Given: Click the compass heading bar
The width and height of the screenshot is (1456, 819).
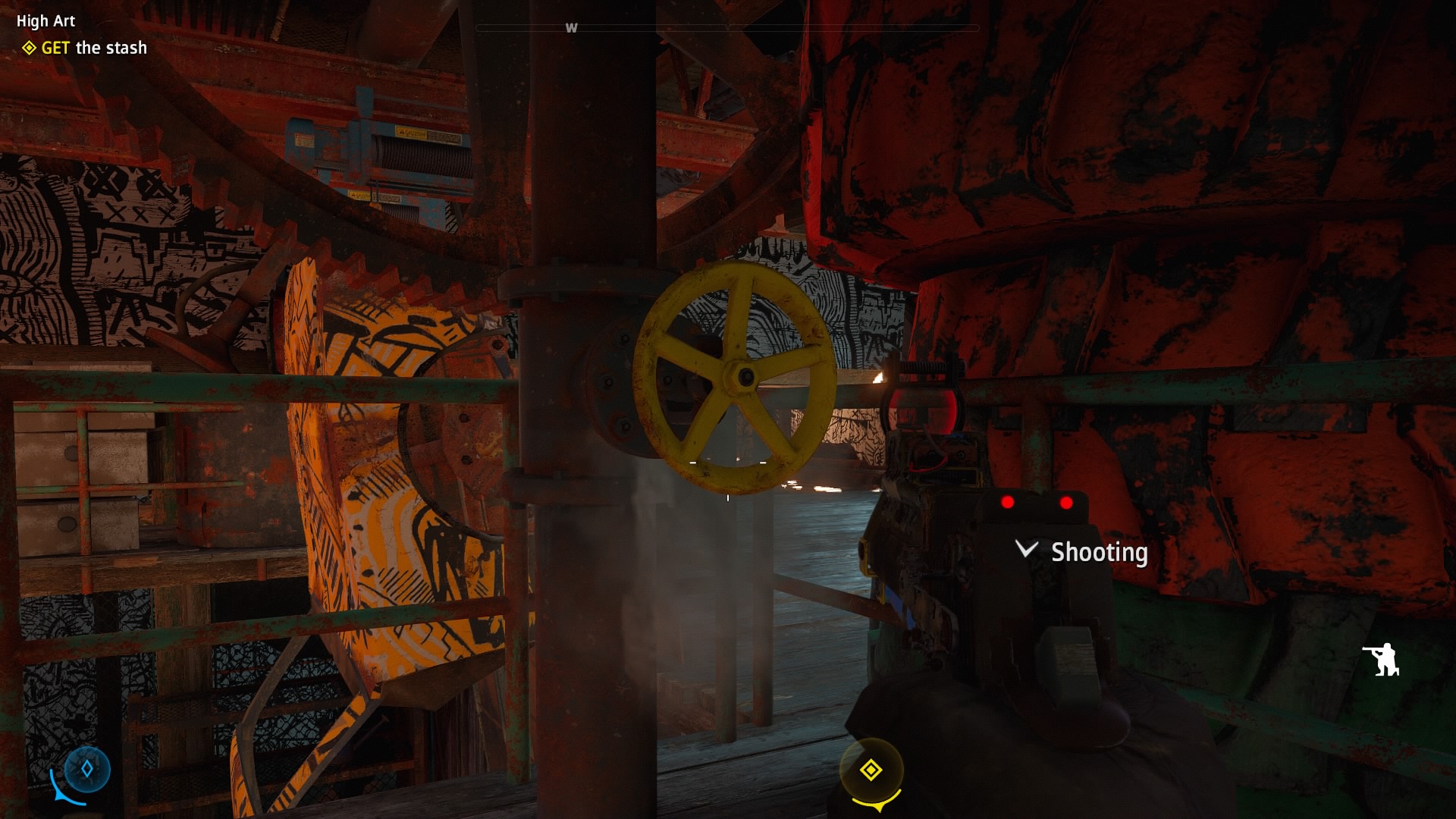Looking at the screenshot, I should point(726,28).
